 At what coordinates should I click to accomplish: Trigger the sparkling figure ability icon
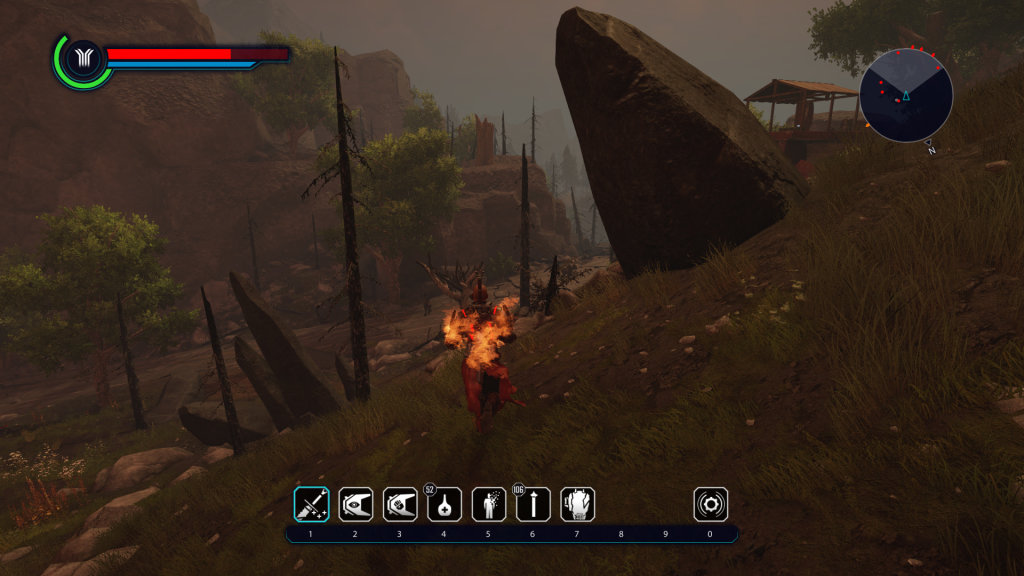[488, 504]
